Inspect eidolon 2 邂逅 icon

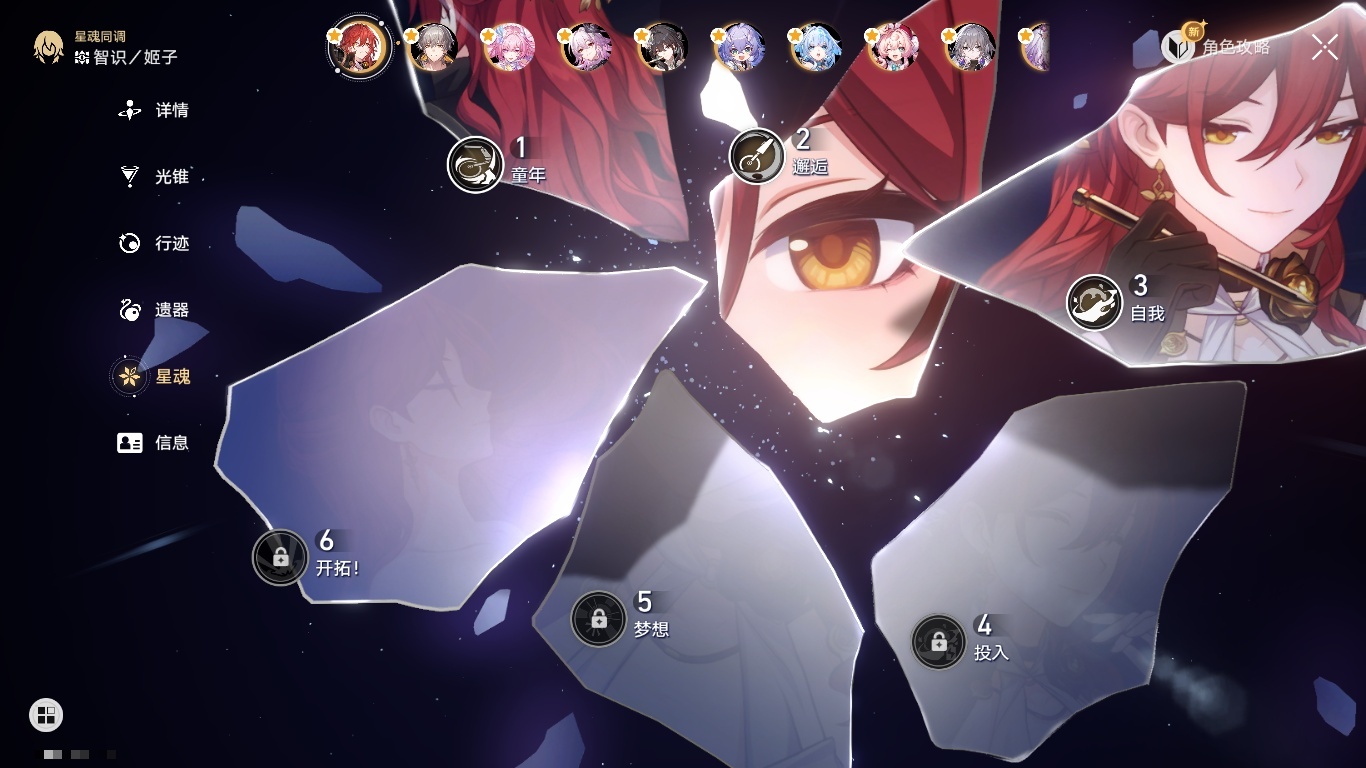(x=757, y=156)
